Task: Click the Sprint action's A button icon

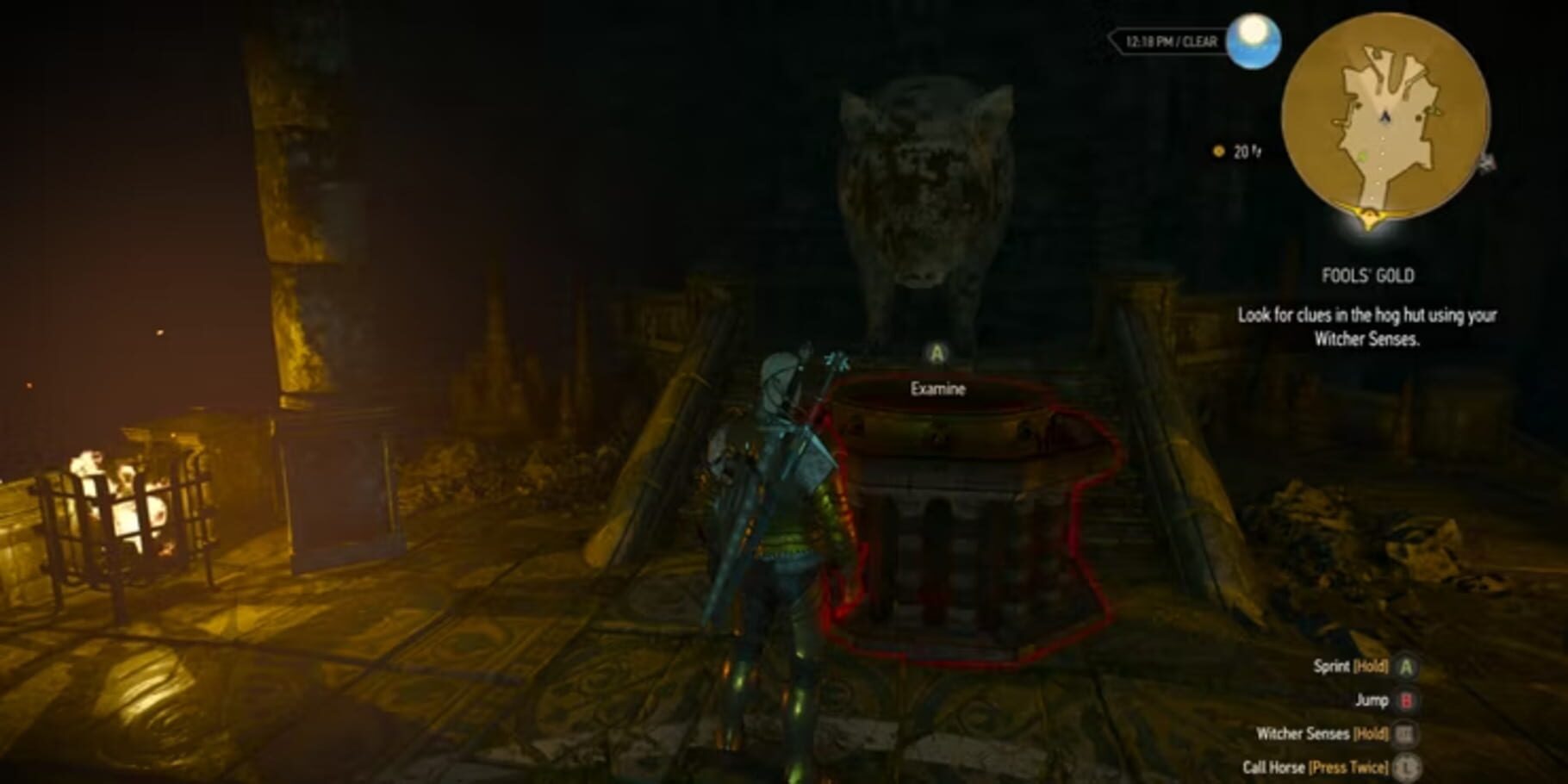Action: coord(1405,669)
